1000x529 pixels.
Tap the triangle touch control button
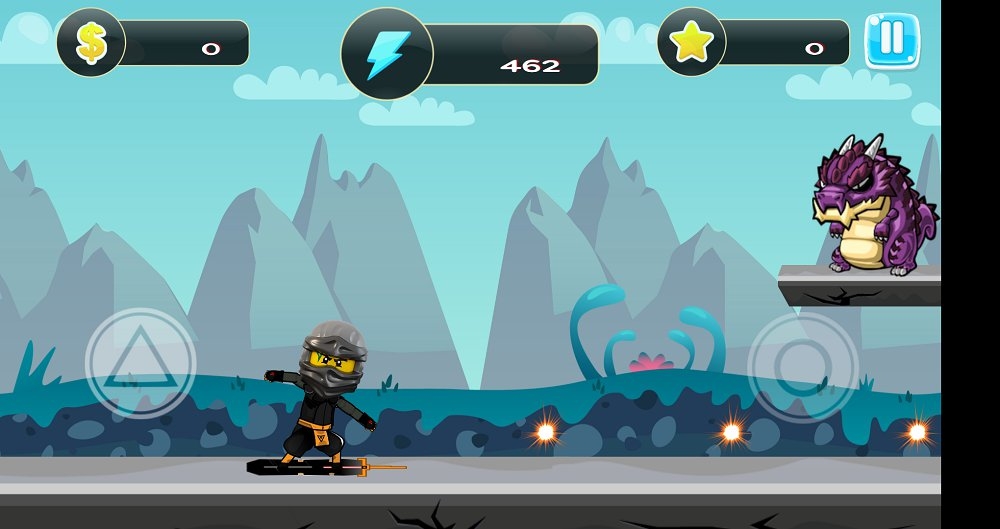[140, 362]
